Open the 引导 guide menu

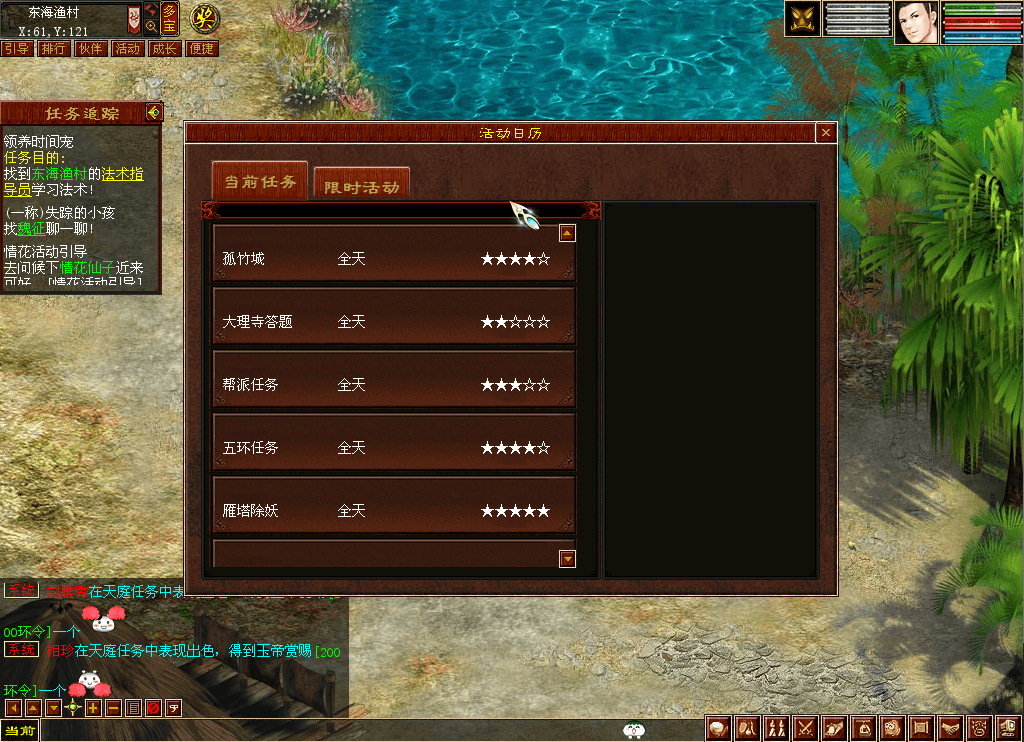click(x=17, y=48)
